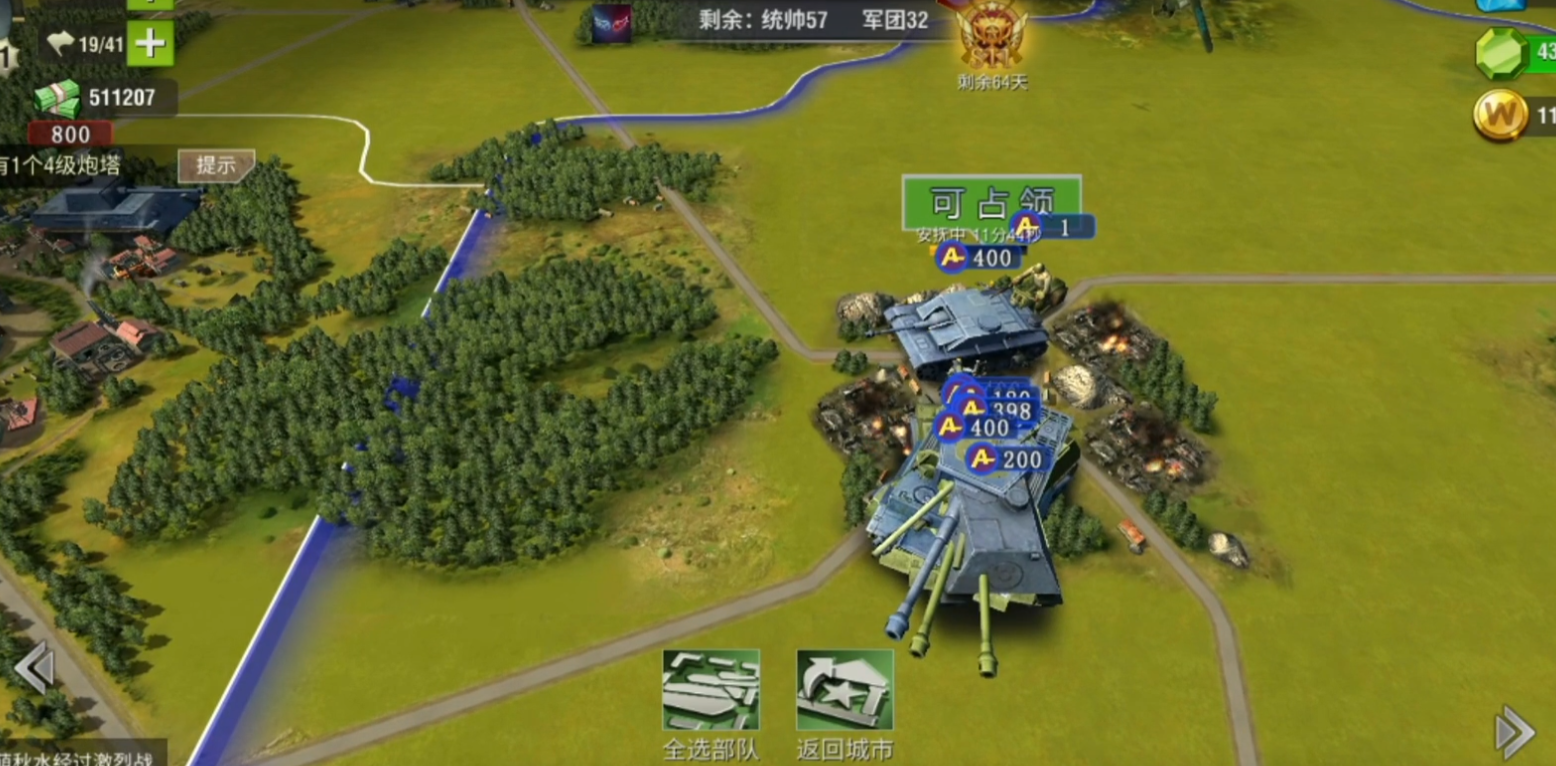Open the gold W coin currency

coord(1500,116)
